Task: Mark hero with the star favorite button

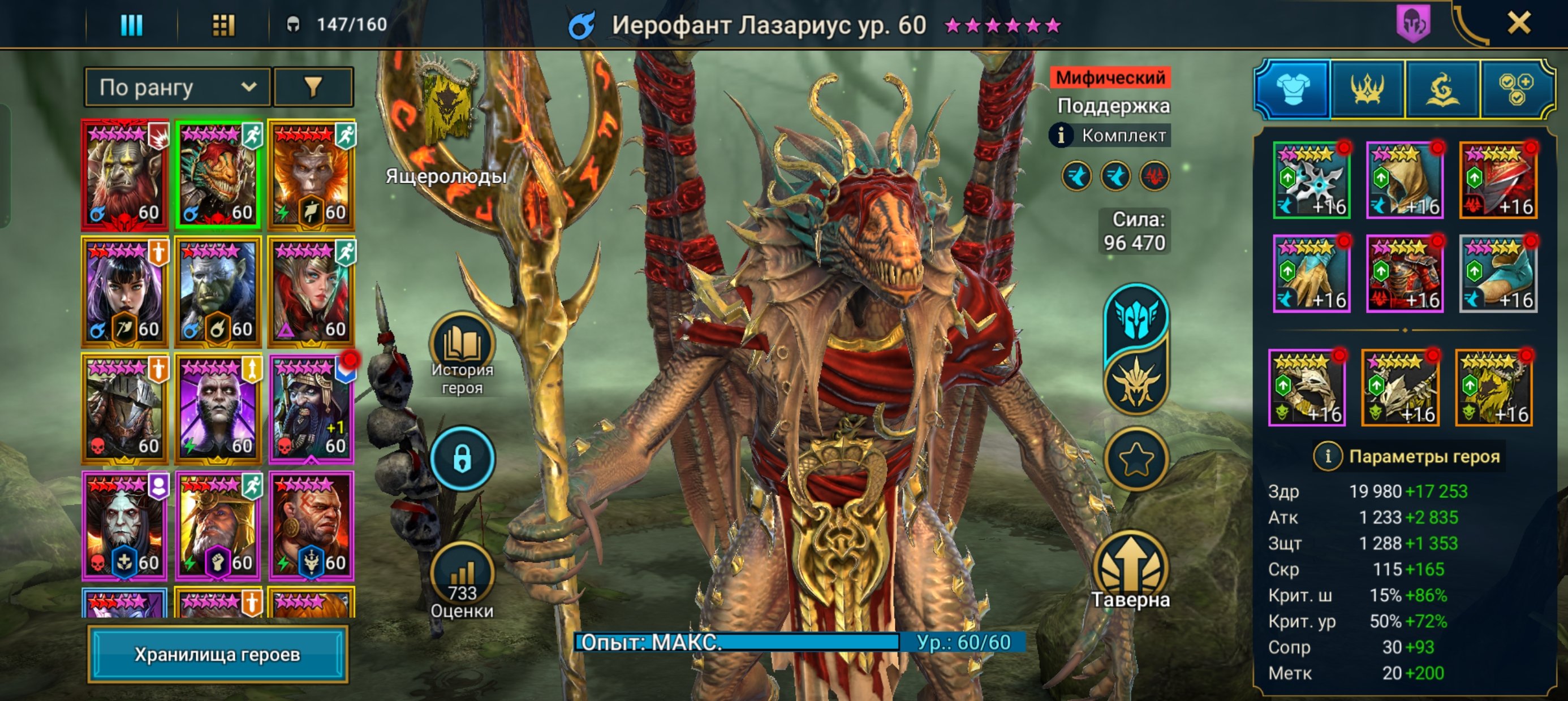Action: point(1136,460)
